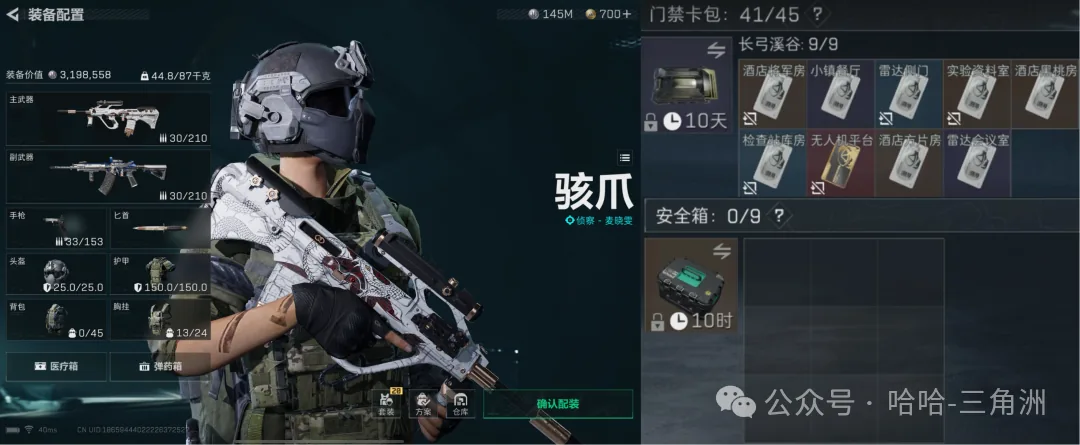Show help for 门禁卡包

tap(817, 15)
